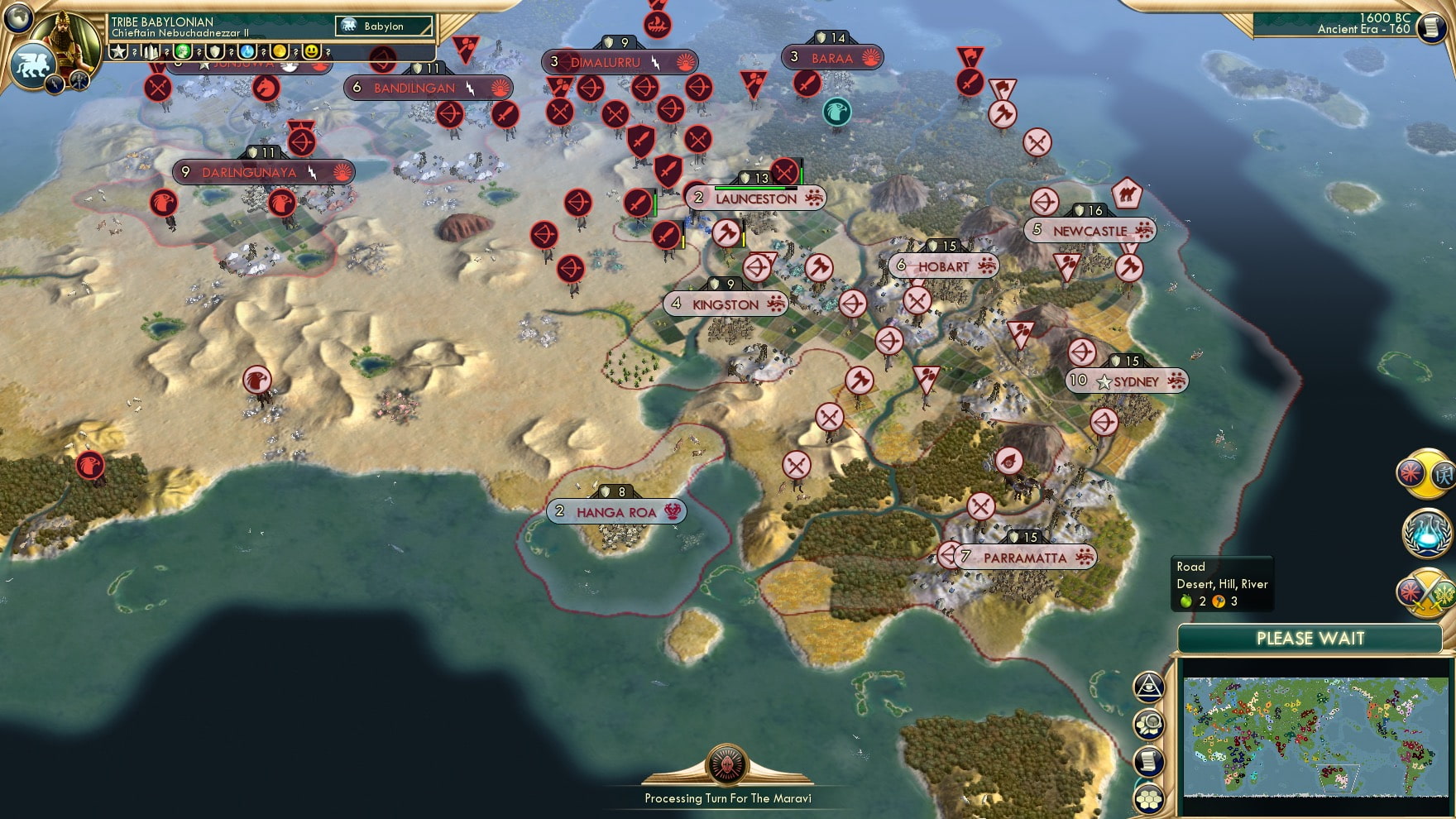The height and width of the screenshot is (819, 1456).
Task: Open the Babylon selector at top of screen
Action: coord(382,26)
